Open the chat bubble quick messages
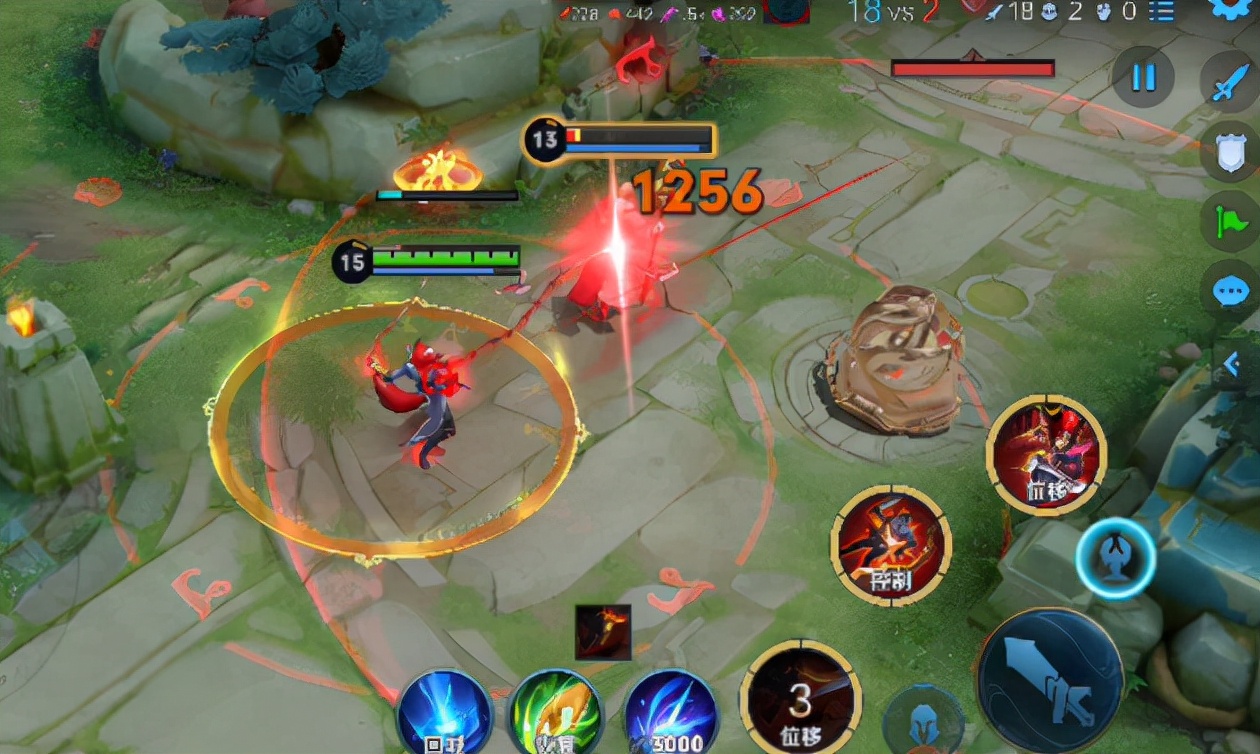Viewport: 1260px width, 754px height. coord(1229,291)
